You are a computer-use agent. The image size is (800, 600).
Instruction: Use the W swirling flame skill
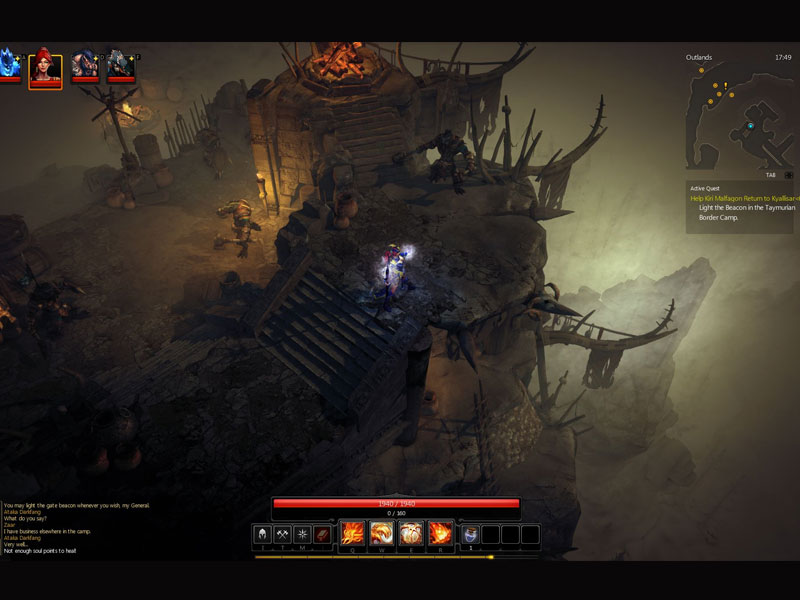tap(381, 533)
